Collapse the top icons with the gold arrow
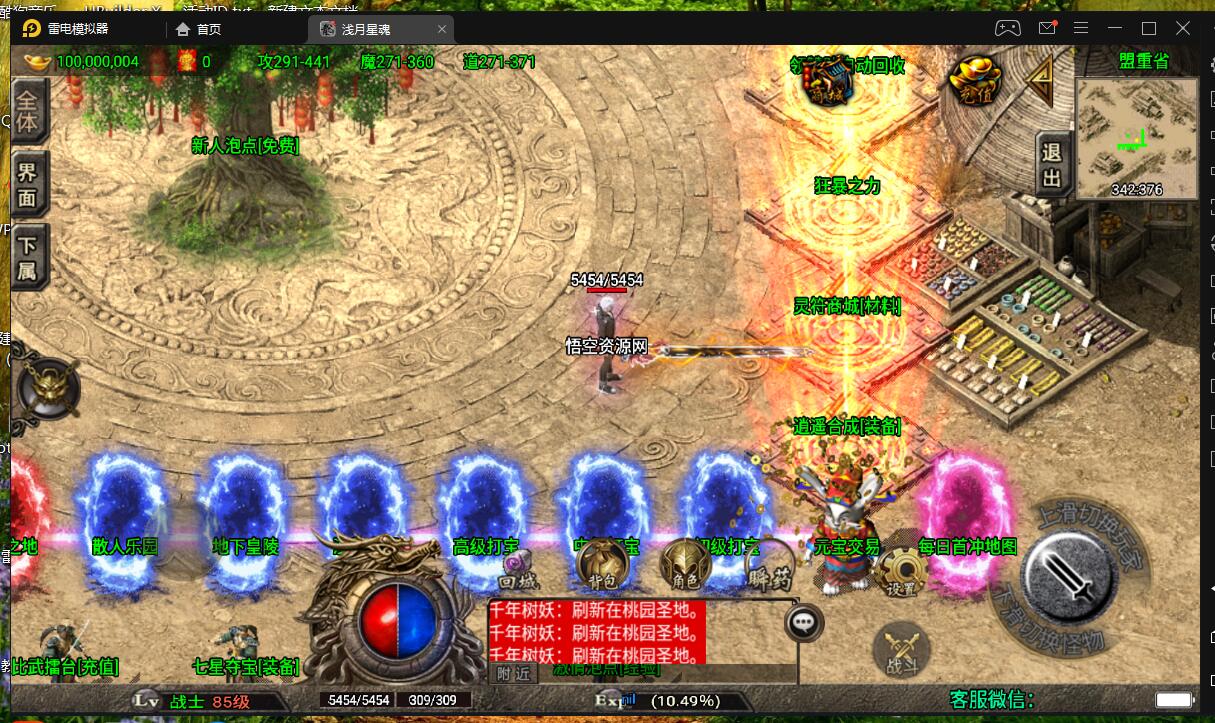 coord(1041,76)
